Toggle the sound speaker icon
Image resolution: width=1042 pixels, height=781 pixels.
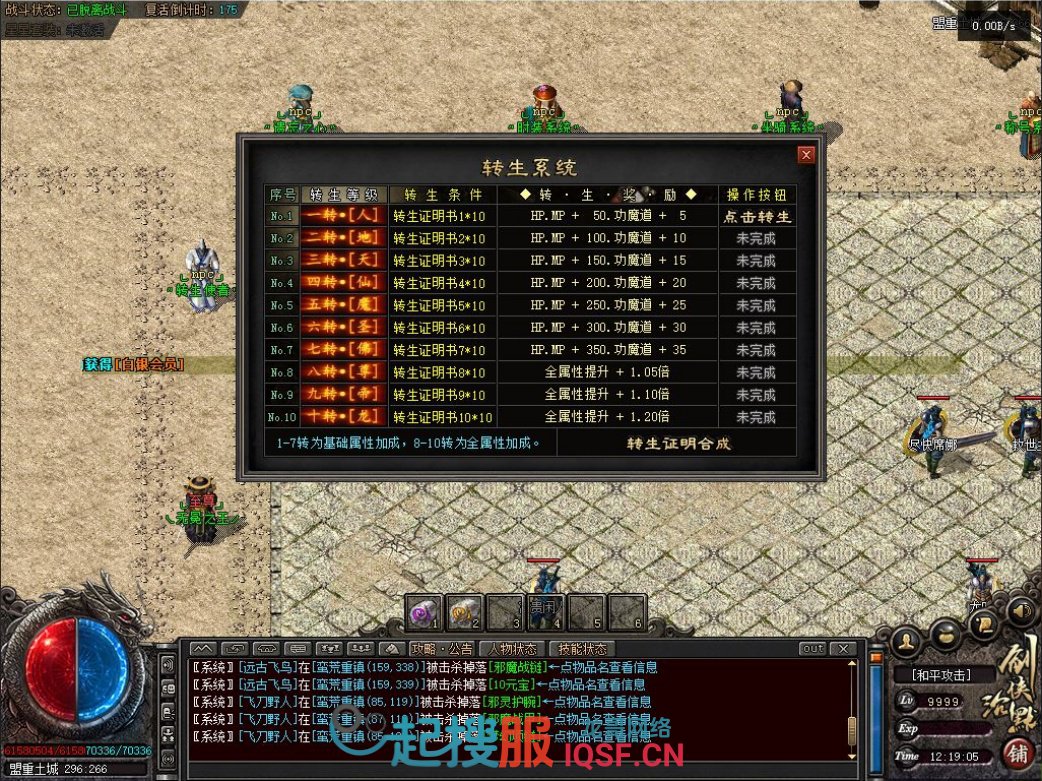(1020, 607)
